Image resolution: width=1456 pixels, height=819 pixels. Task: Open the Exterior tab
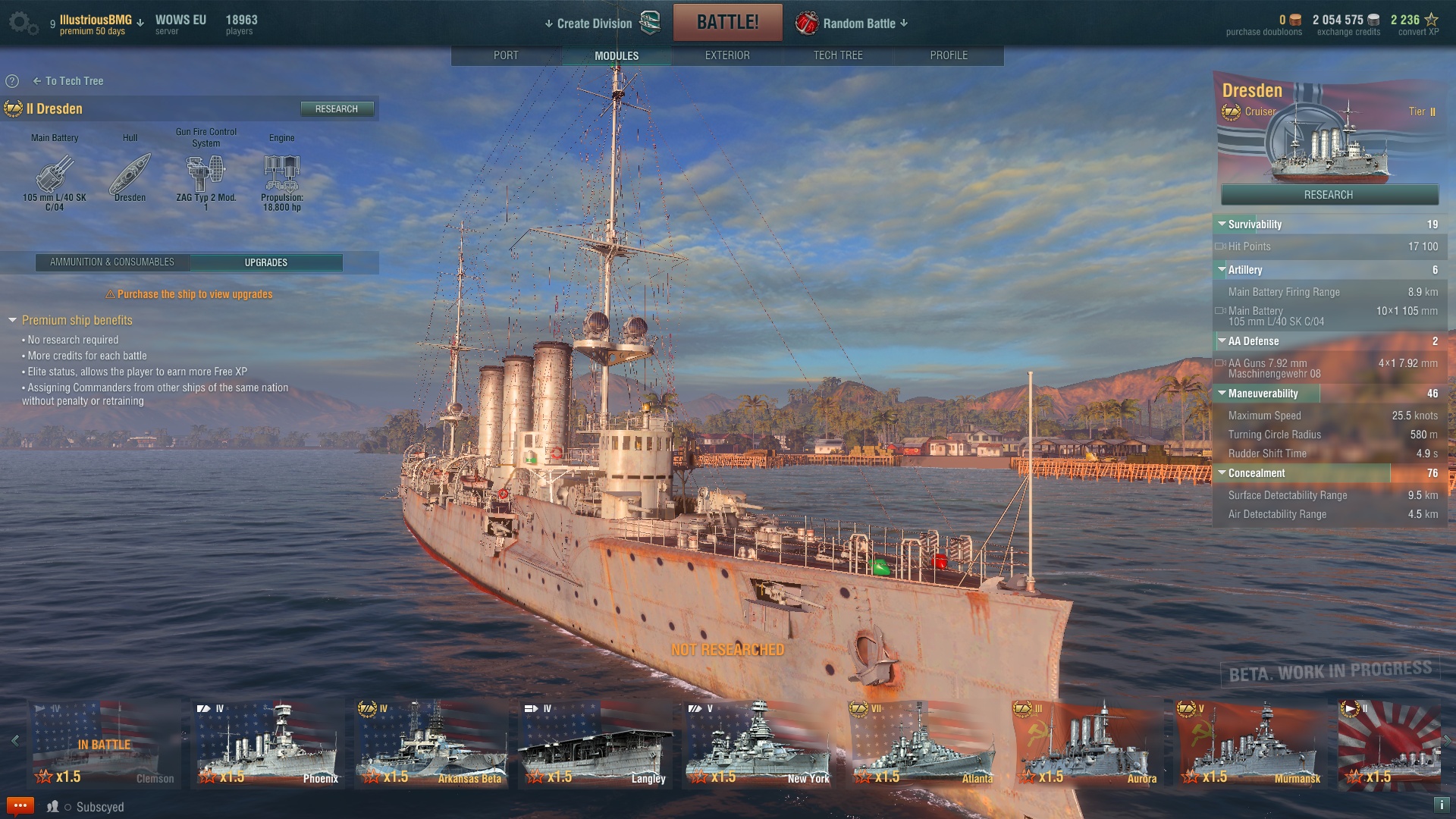[726, 55]
